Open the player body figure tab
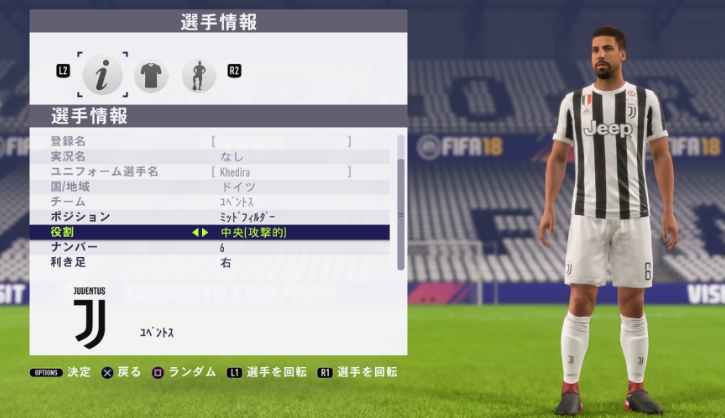The height and width of the screenshot is (418, 725). pyautogui.click(x=198, y=74)
